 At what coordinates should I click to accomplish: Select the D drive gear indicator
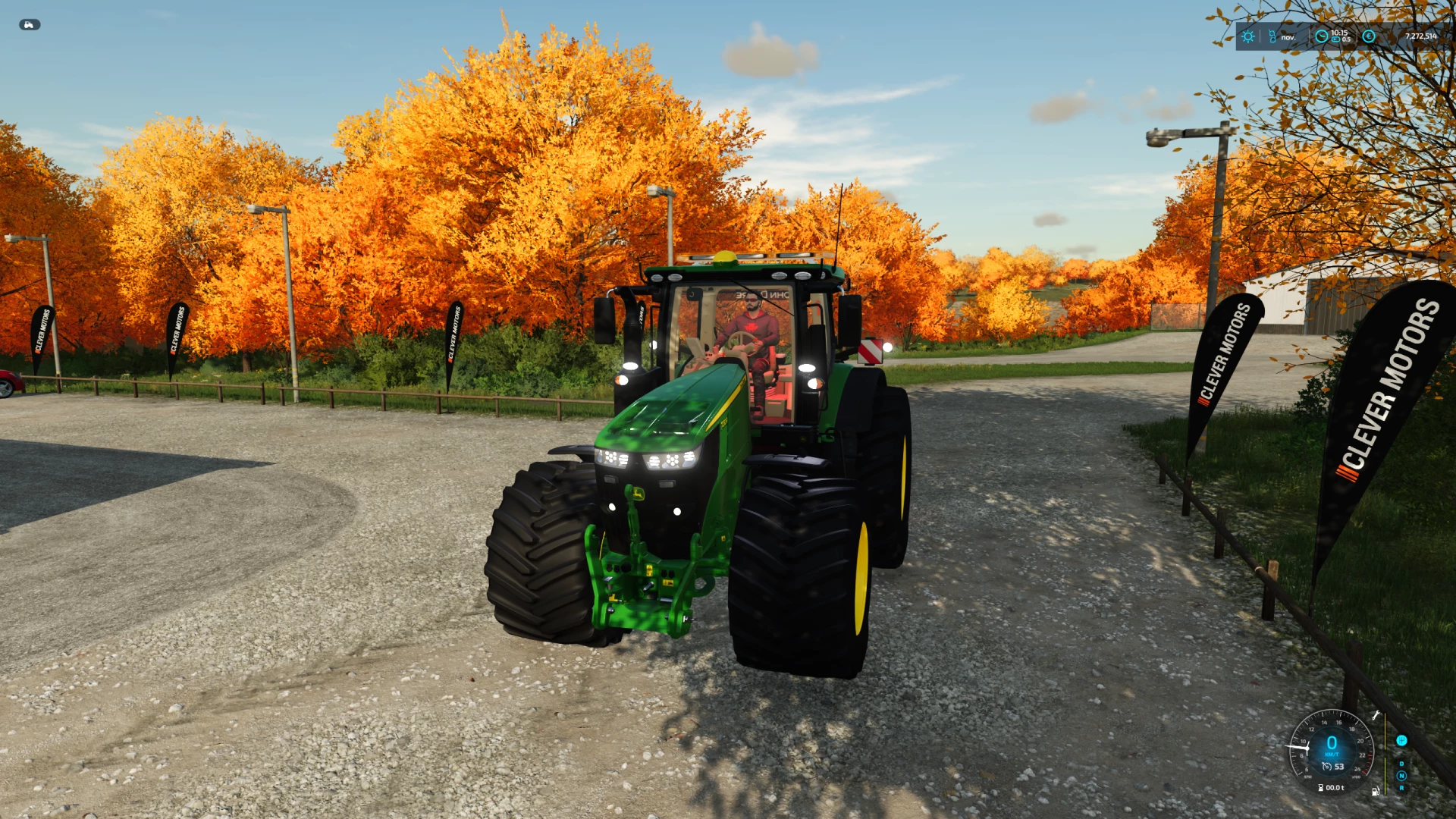1401,764
